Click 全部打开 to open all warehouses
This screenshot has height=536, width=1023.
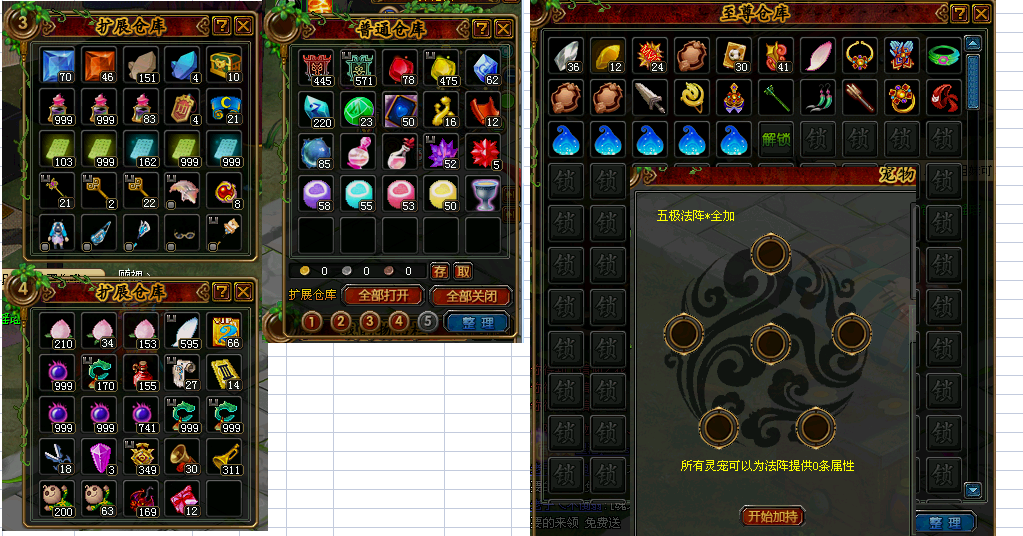[381, 296]
